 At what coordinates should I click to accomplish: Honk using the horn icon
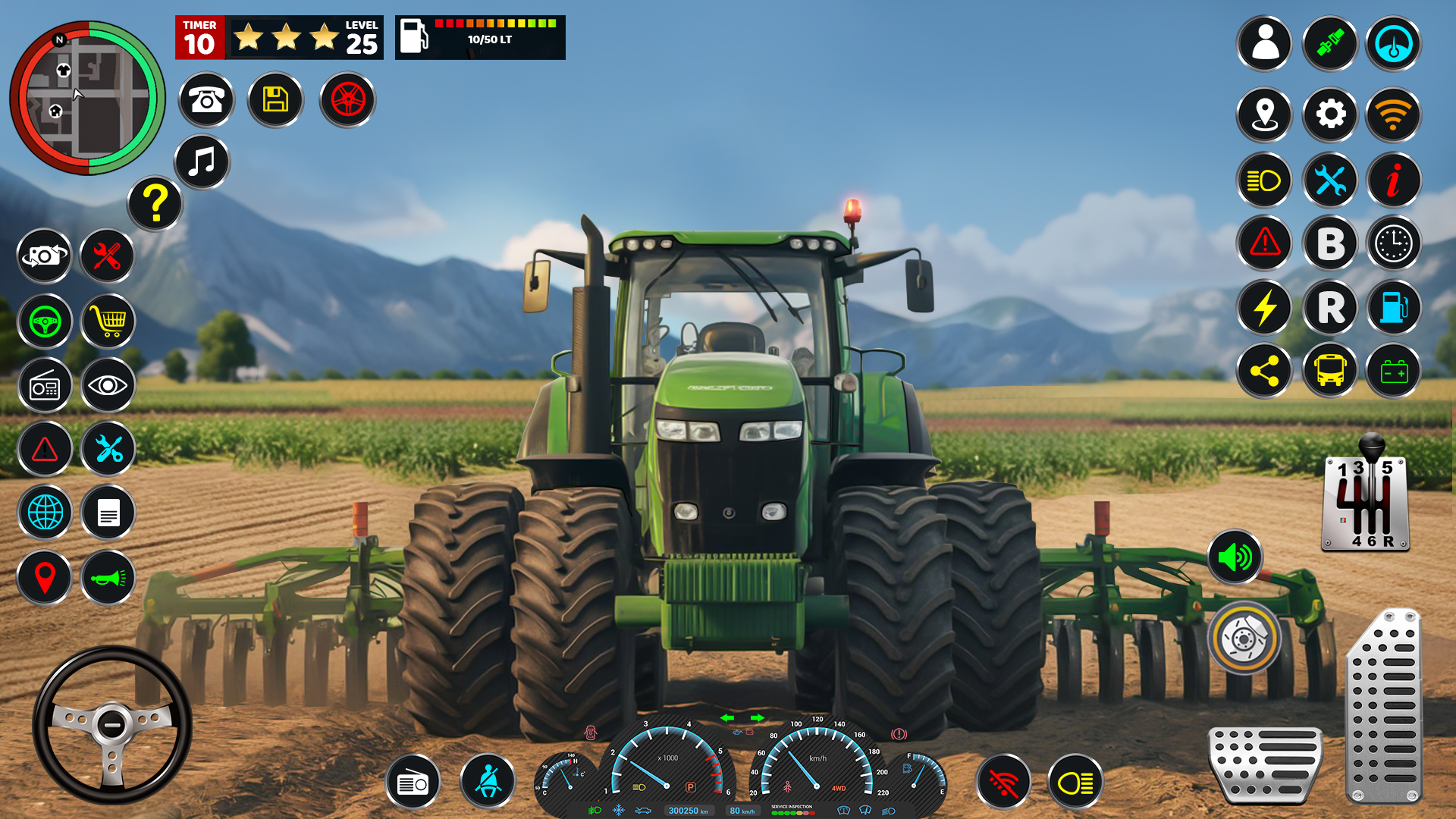[107, 577]
